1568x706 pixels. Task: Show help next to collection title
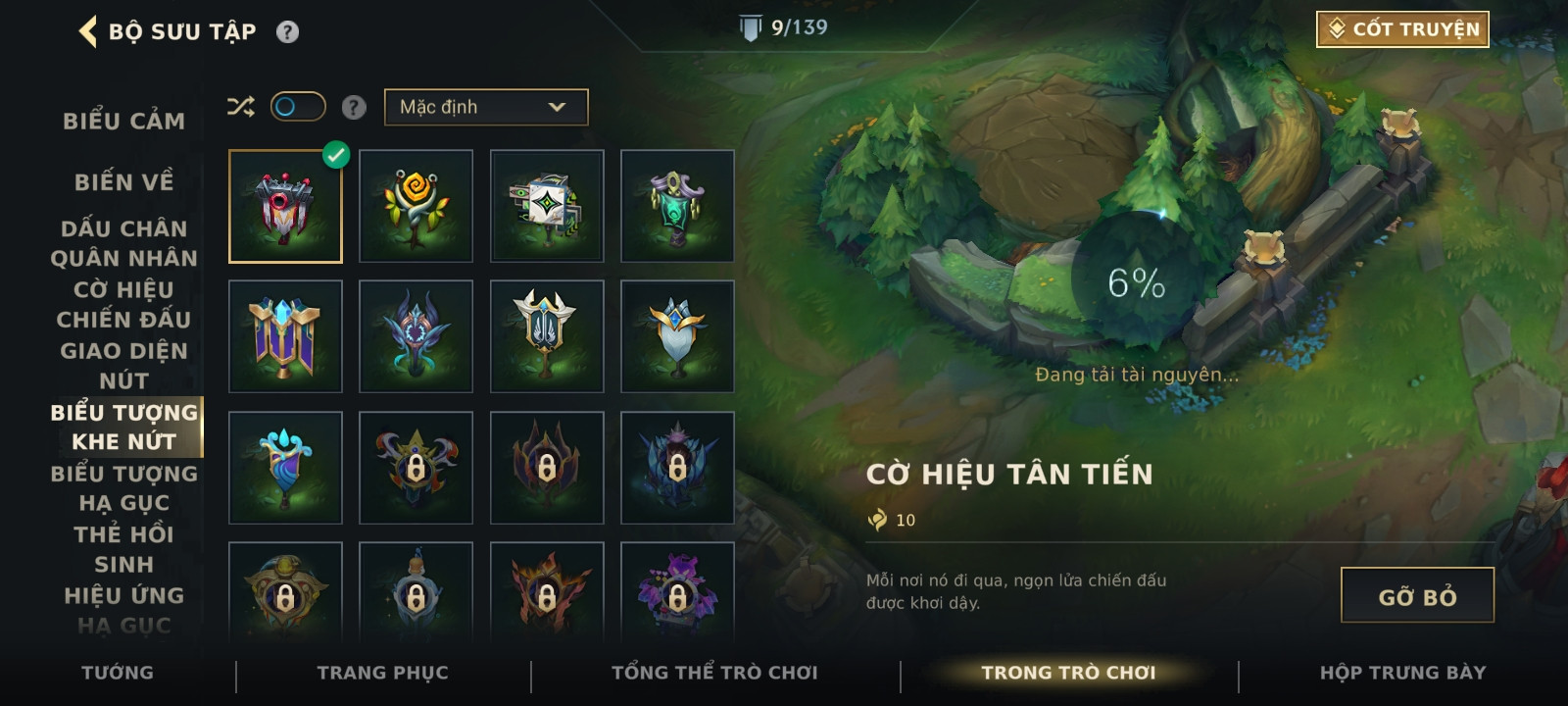click(287, 32)
